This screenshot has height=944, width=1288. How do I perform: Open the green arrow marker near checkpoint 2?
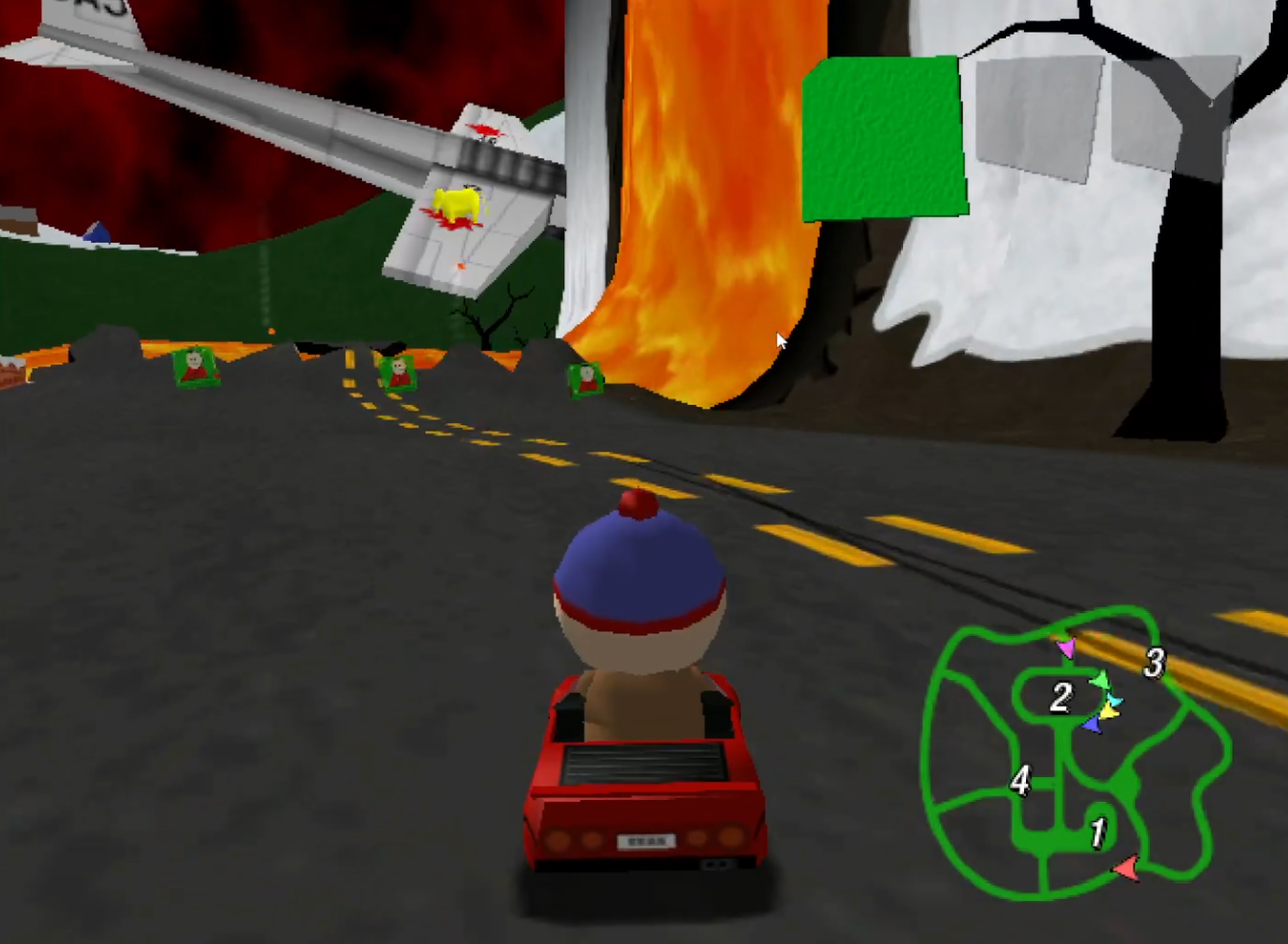(1100, 679)
